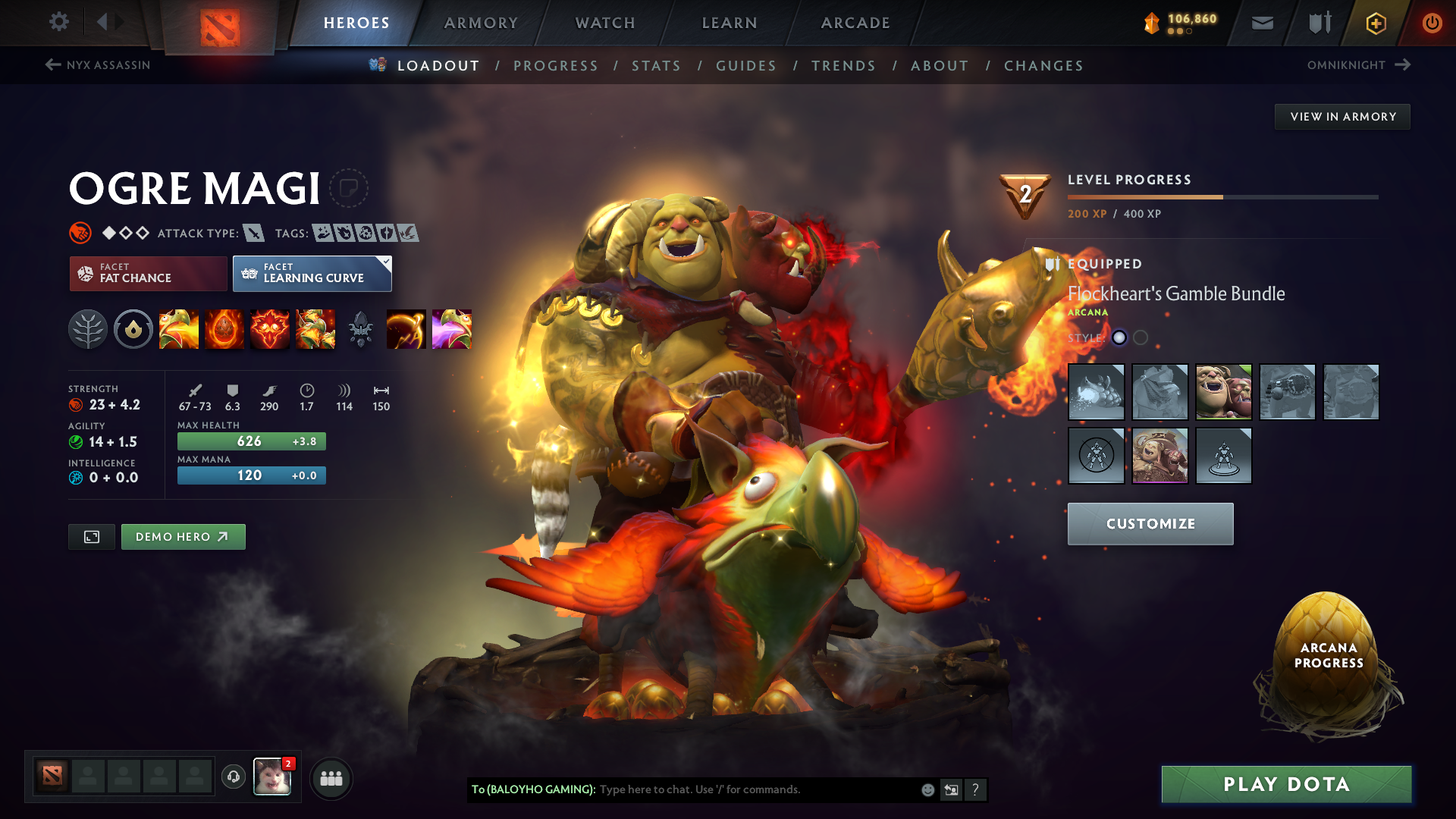Click the ranged attack type icon

253,234
